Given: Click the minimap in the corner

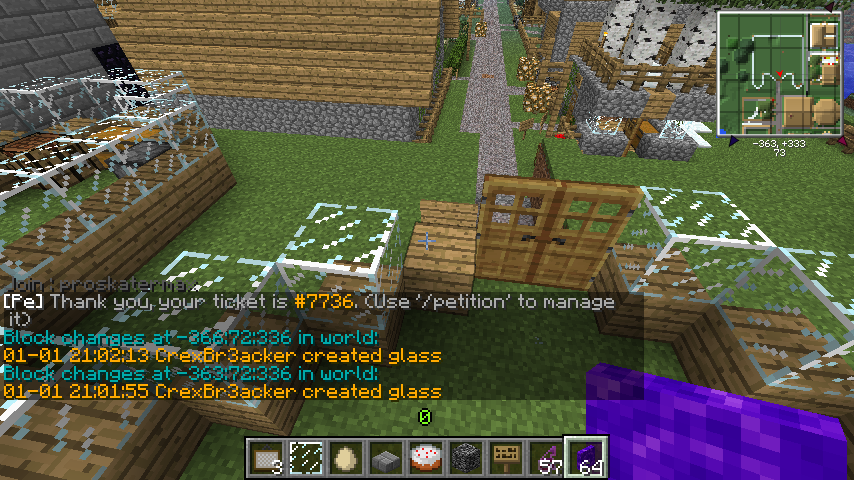Looking at the screenshot, I should point(779,73).
